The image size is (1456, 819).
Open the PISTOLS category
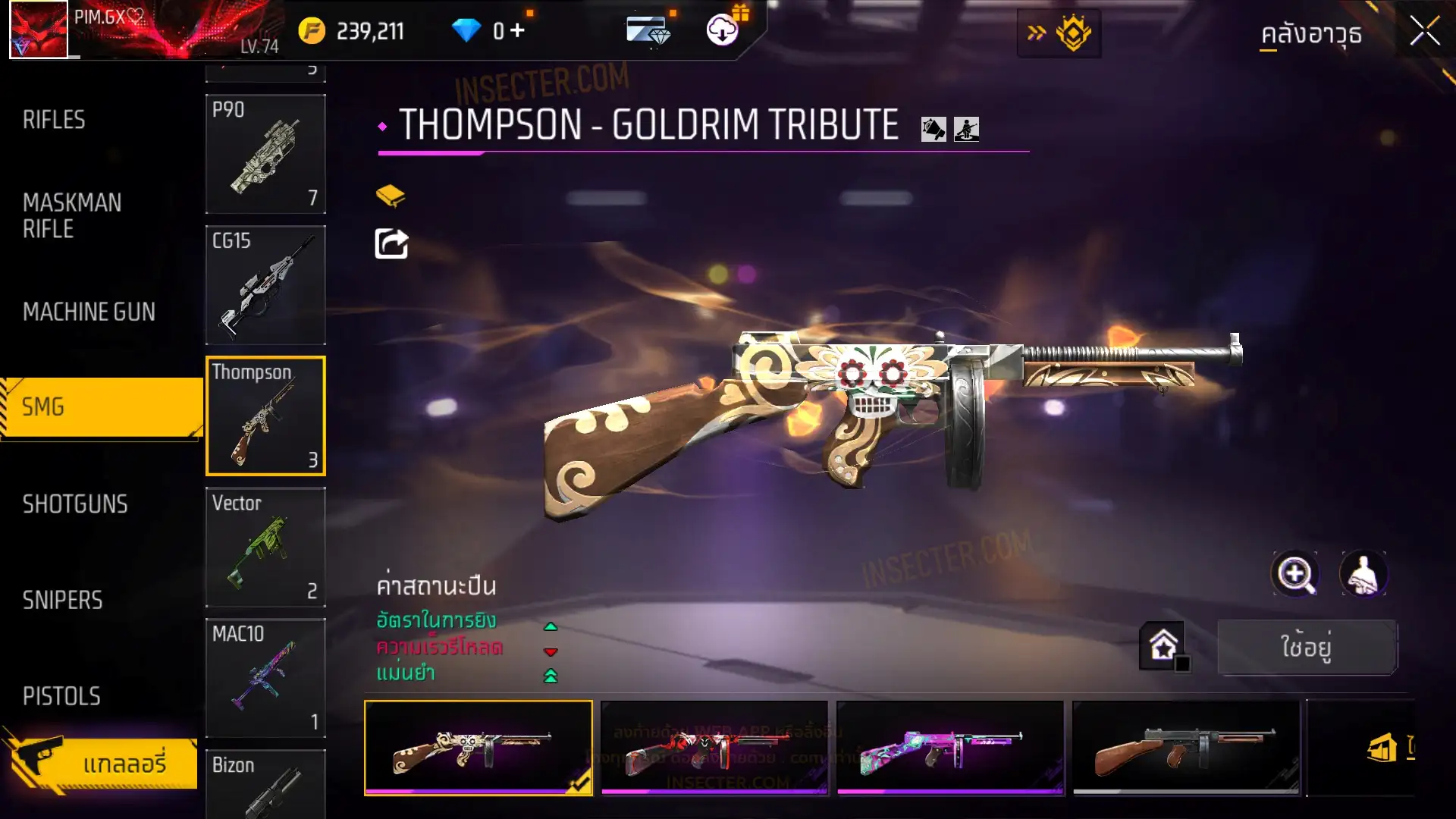point(61,696)
